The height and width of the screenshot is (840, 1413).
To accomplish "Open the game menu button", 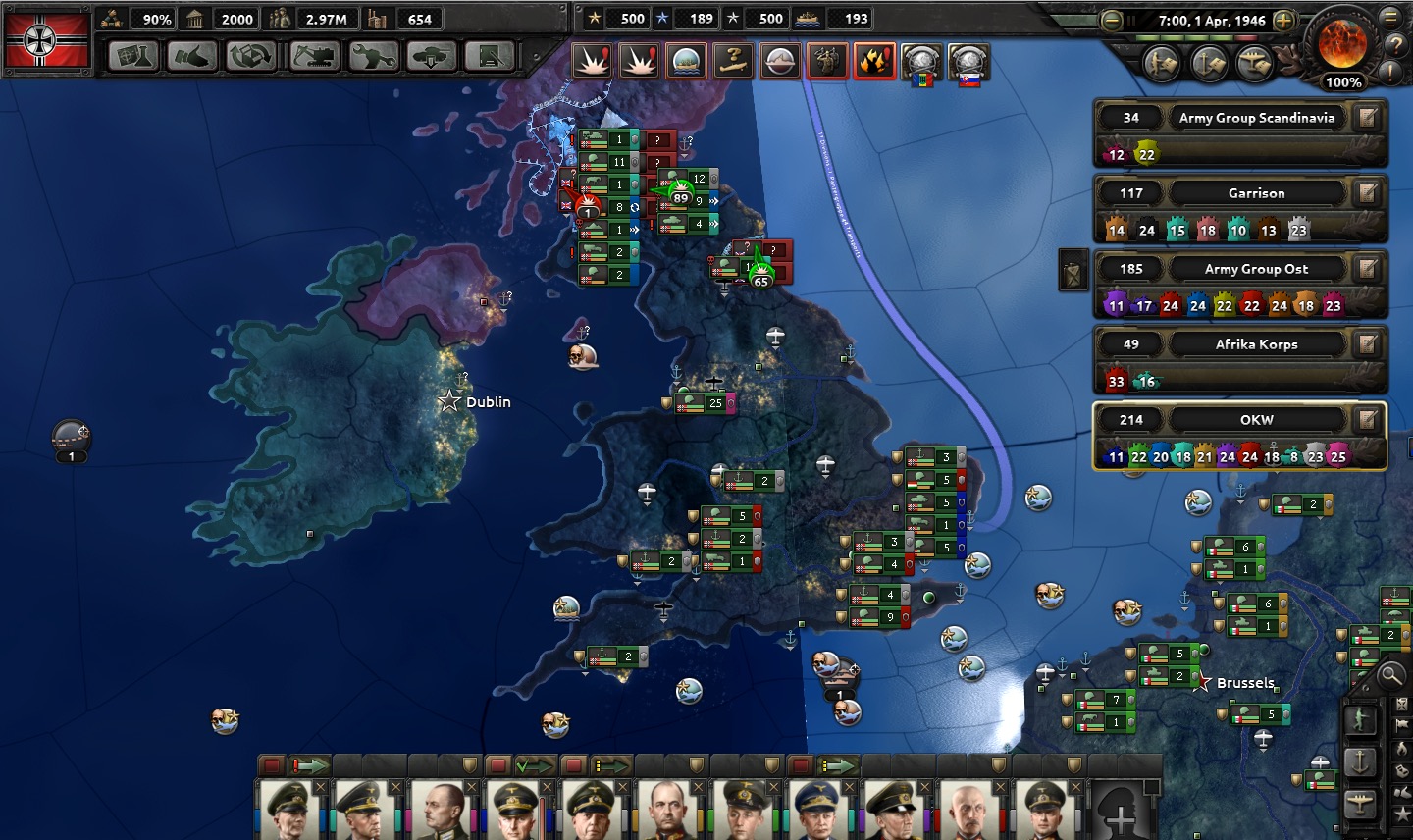I will coord(1390,17).
